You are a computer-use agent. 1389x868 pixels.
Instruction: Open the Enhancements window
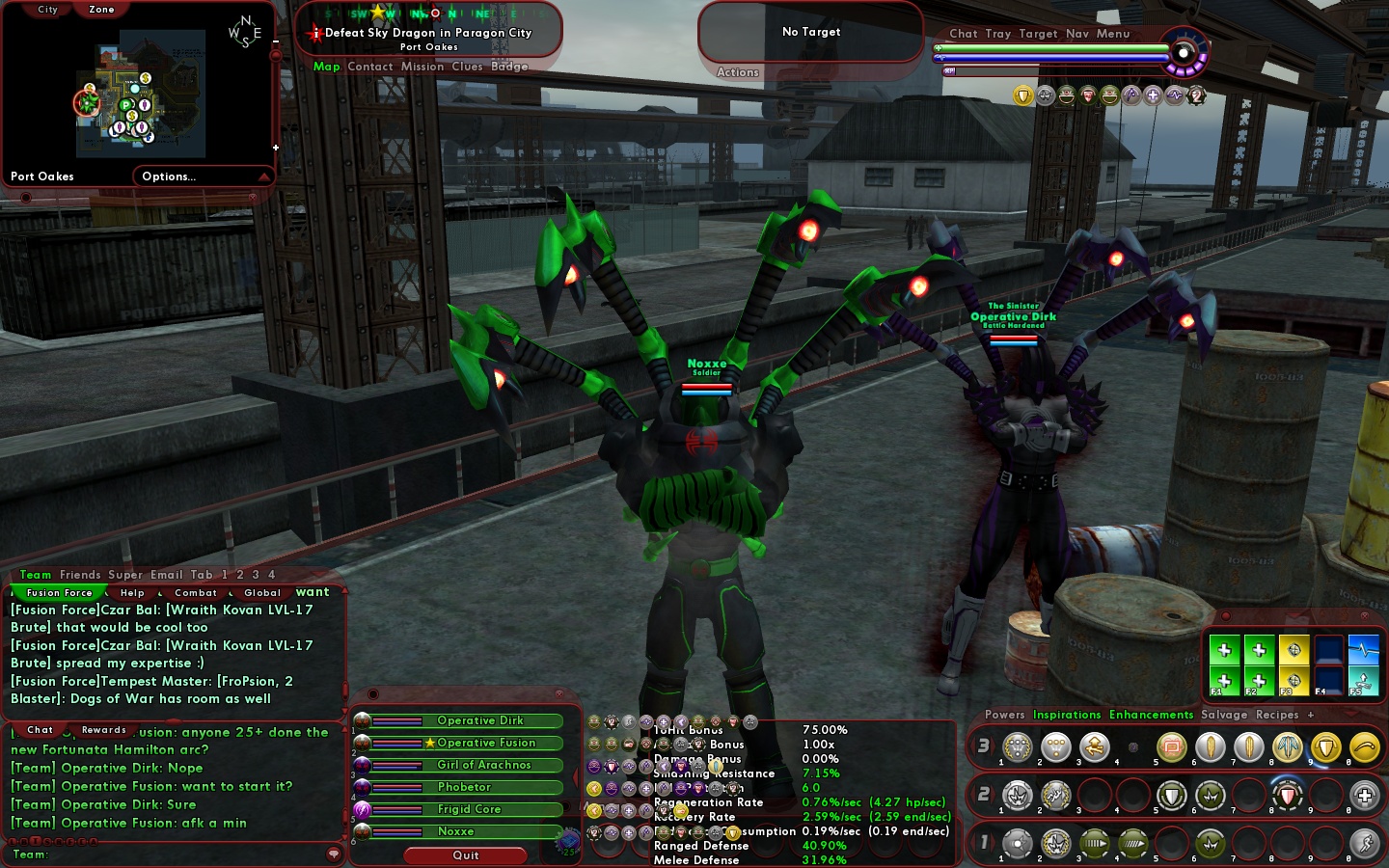(1151, 715)
